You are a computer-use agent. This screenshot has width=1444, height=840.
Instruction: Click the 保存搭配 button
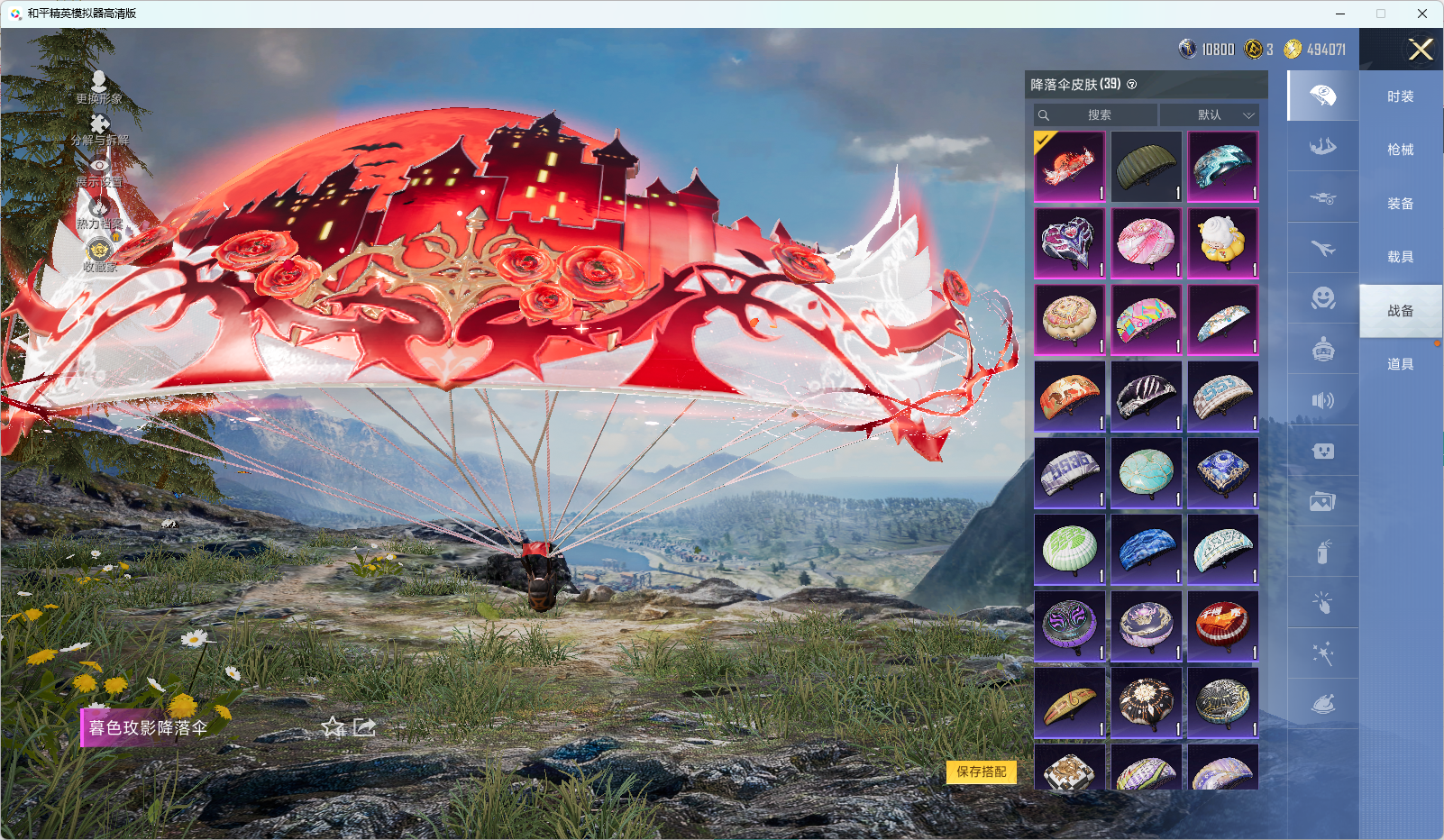[x=981, y=772]
